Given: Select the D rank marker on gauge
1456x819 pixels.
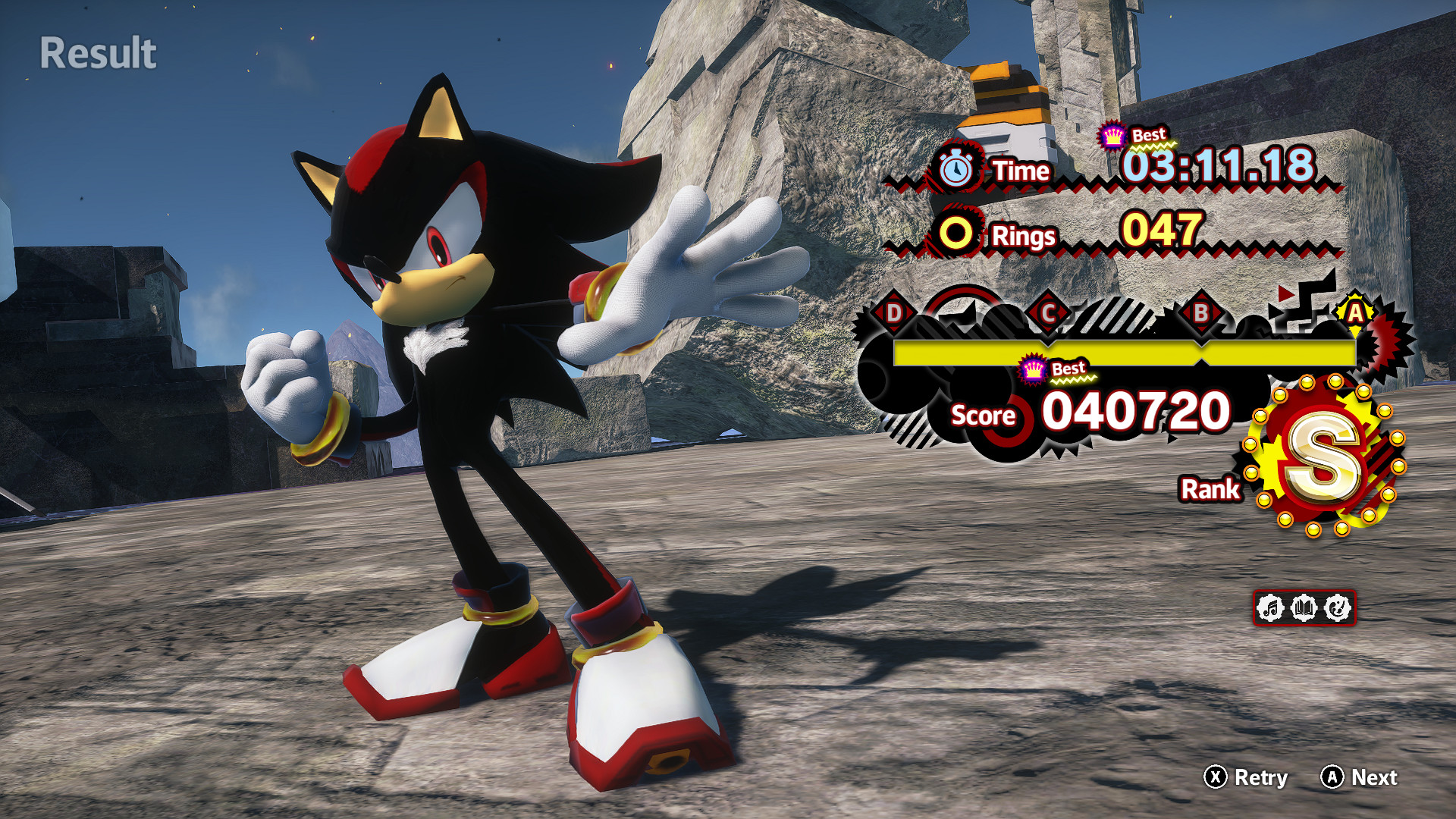Looking at the screenshot, I should coord(894,312).
